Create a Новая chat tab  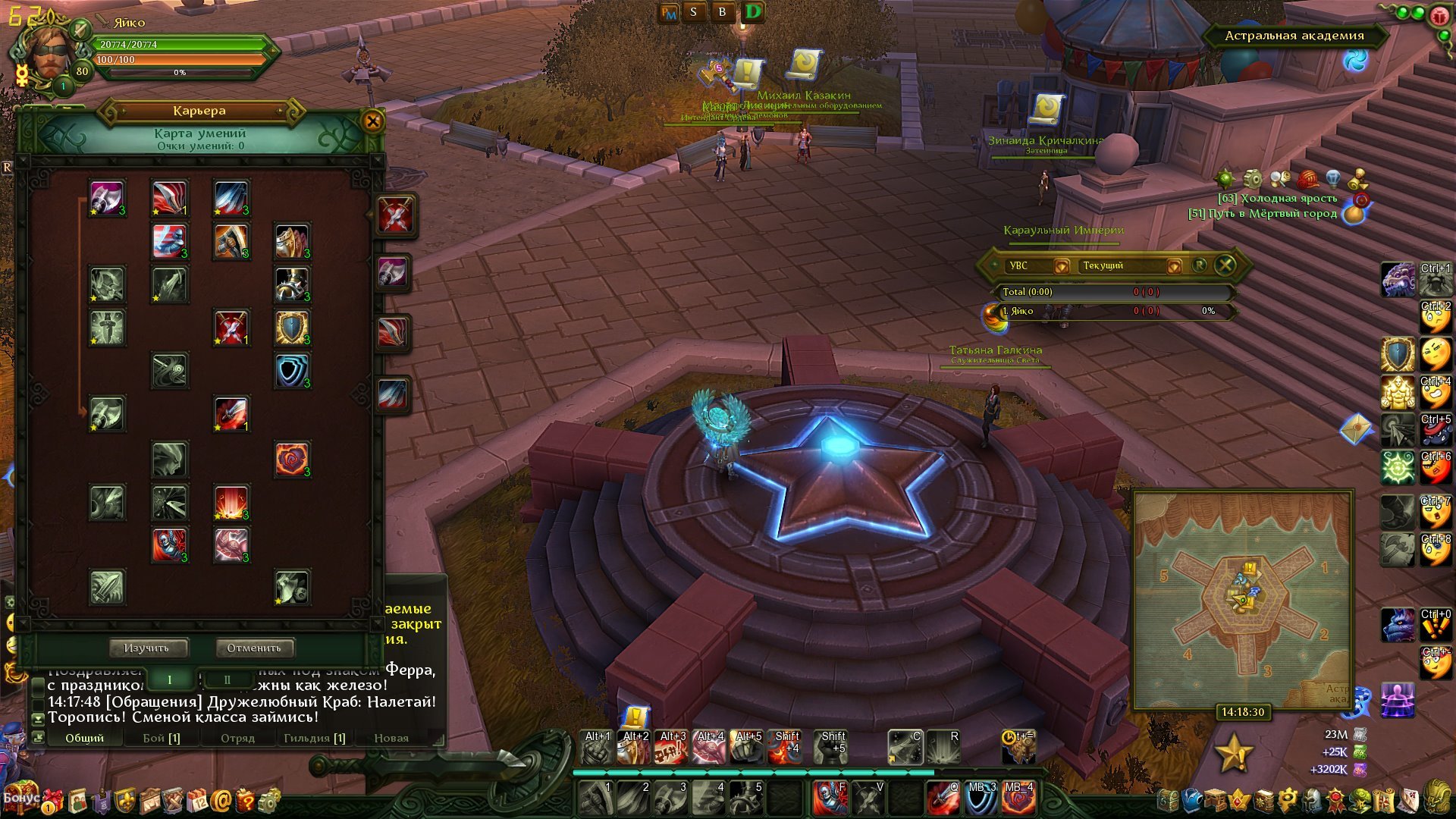[x=391, y=738]
